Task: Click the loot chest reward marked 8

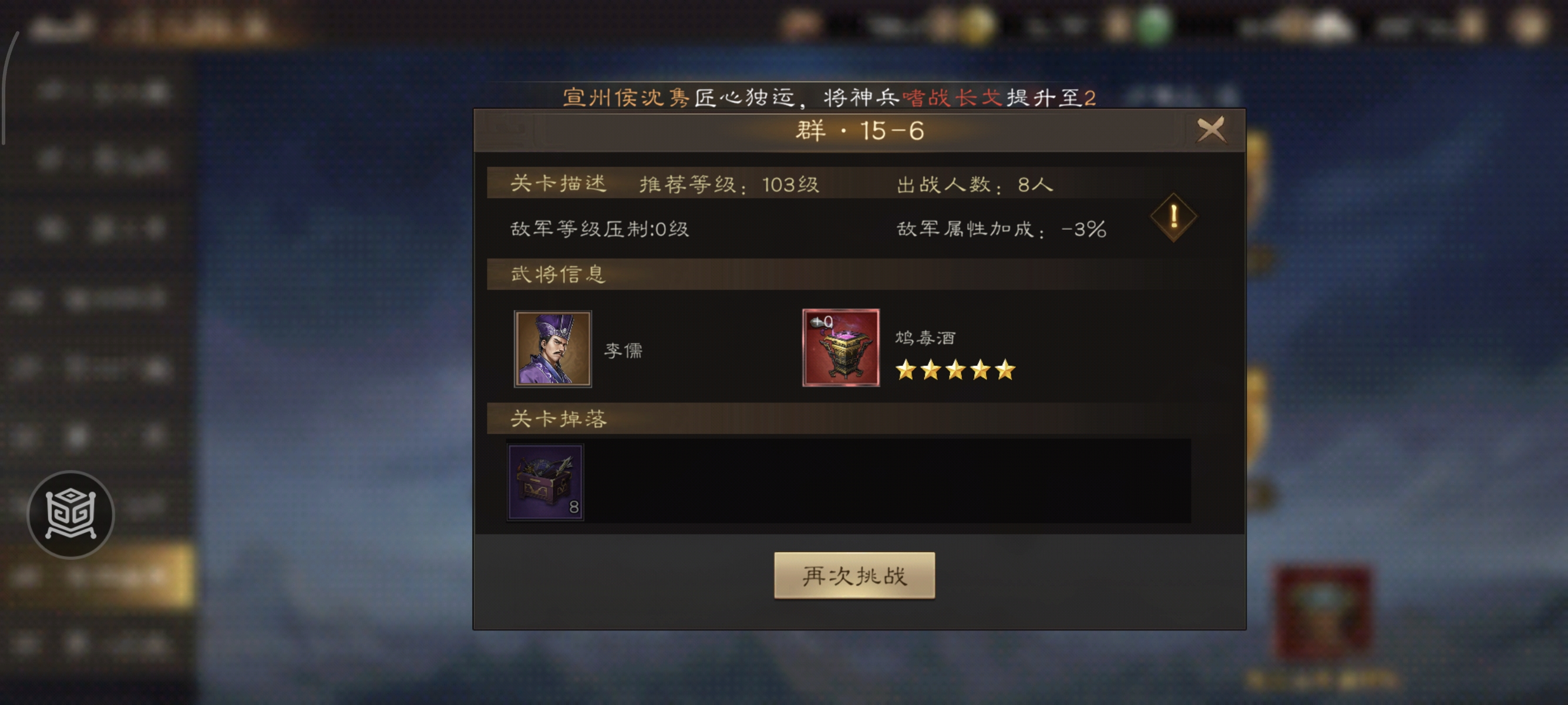Action: pyautogui.click(x=544, y=484)
